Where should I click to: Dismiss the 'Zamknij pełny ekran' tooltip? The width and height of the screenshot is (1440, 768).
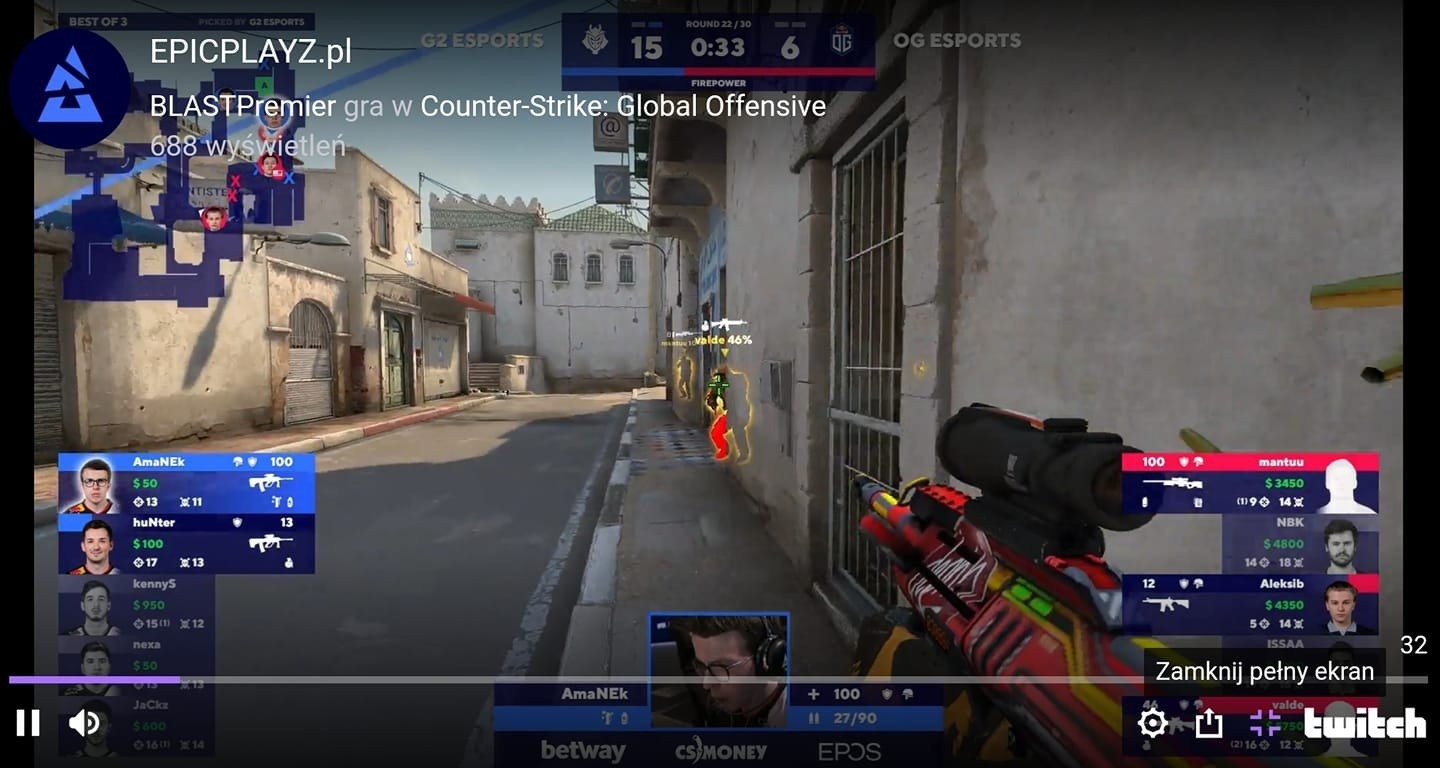tap(1263, 671)
